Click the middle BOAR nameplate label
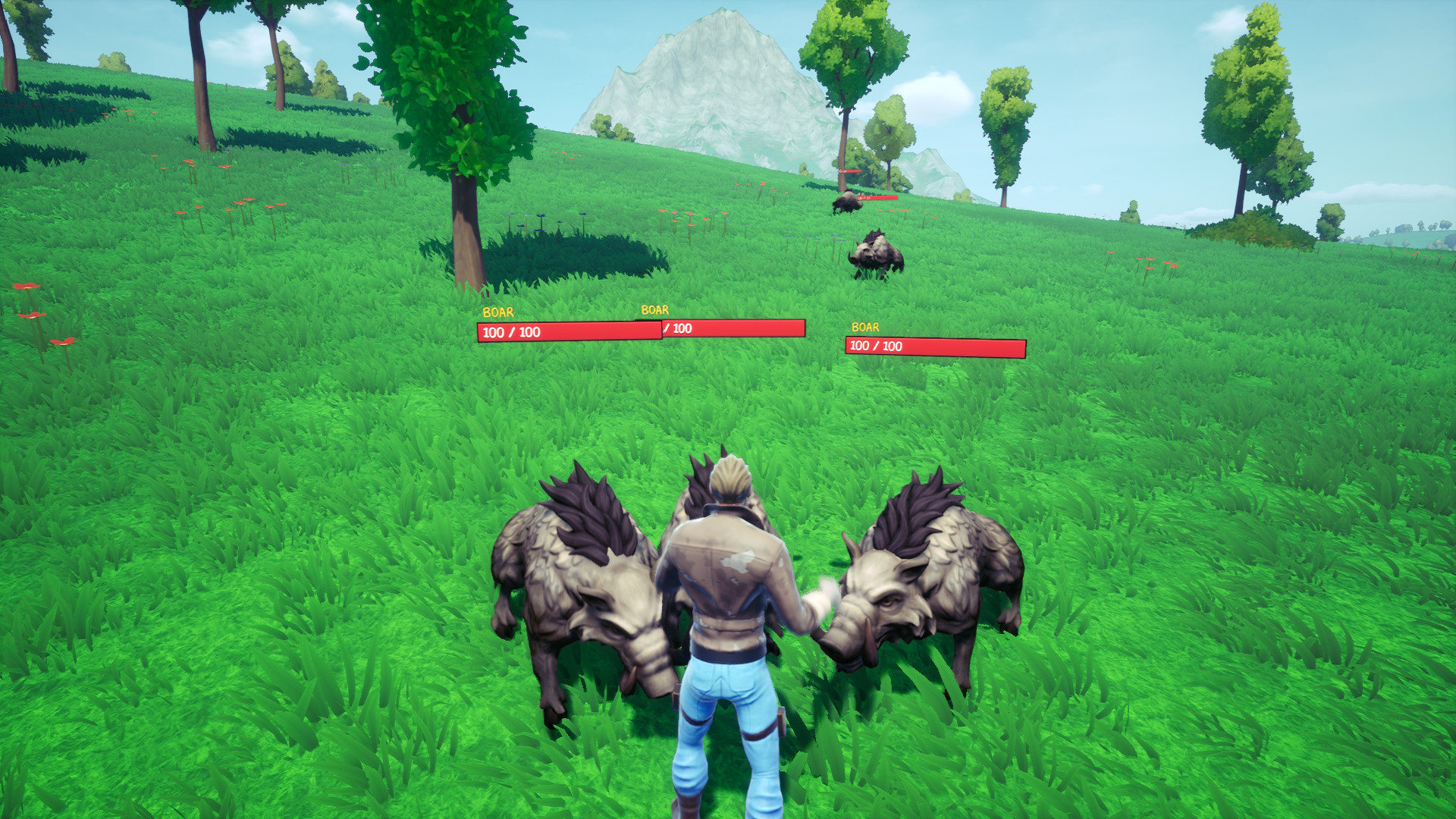Screen dimensions: 1456x819 (x=654, y=309)
